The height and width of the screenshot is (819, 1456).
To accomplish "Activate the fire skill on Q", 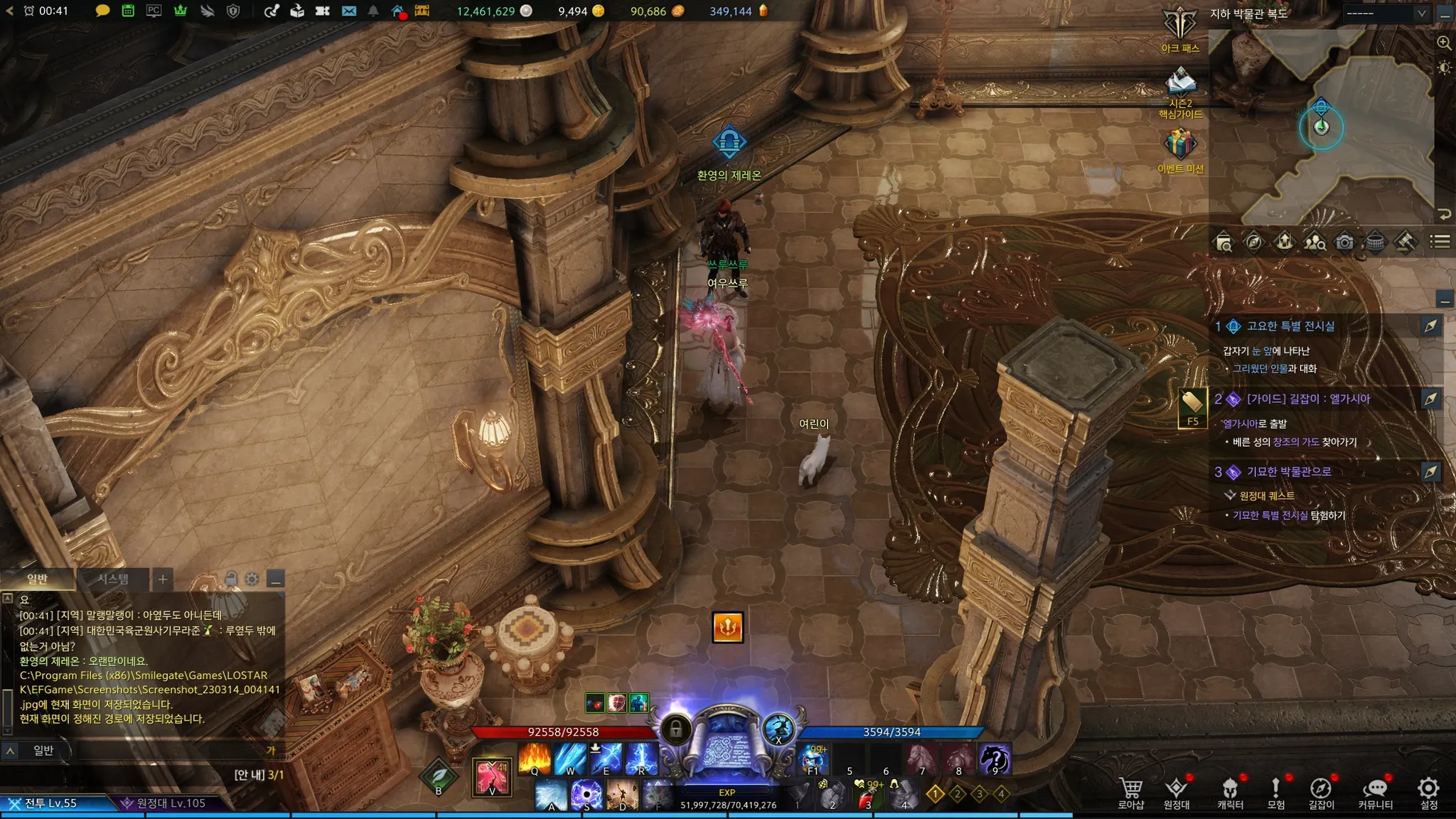I will tap(535, 758).
